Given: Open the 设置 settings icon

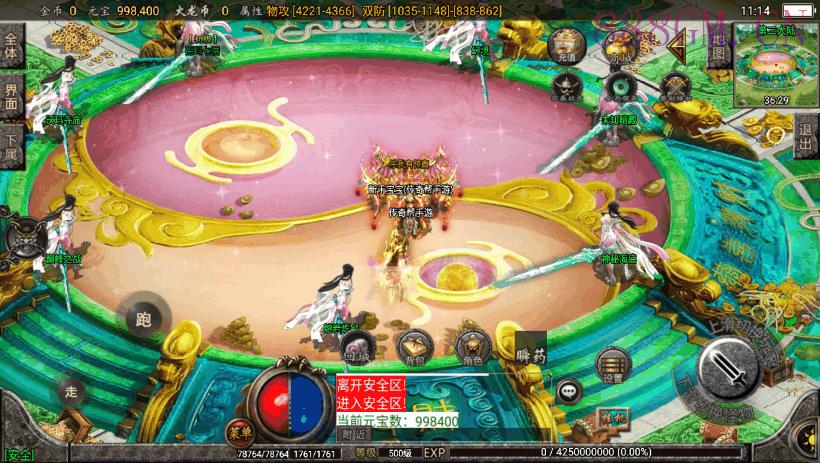Looking at the screenshot, I should (x=613, y=366).
